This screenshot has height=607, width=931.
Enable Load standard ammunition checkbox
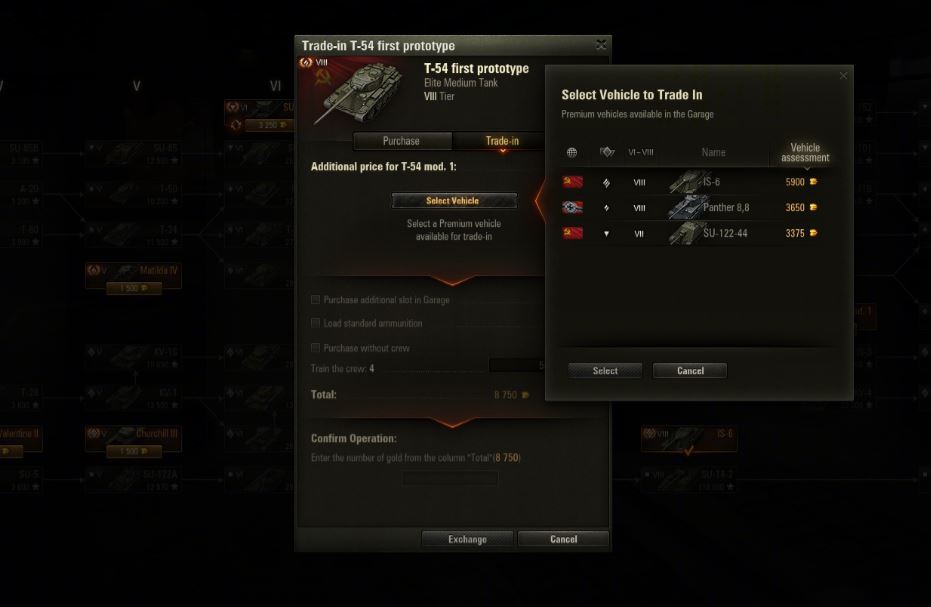[x=316, y=324]
